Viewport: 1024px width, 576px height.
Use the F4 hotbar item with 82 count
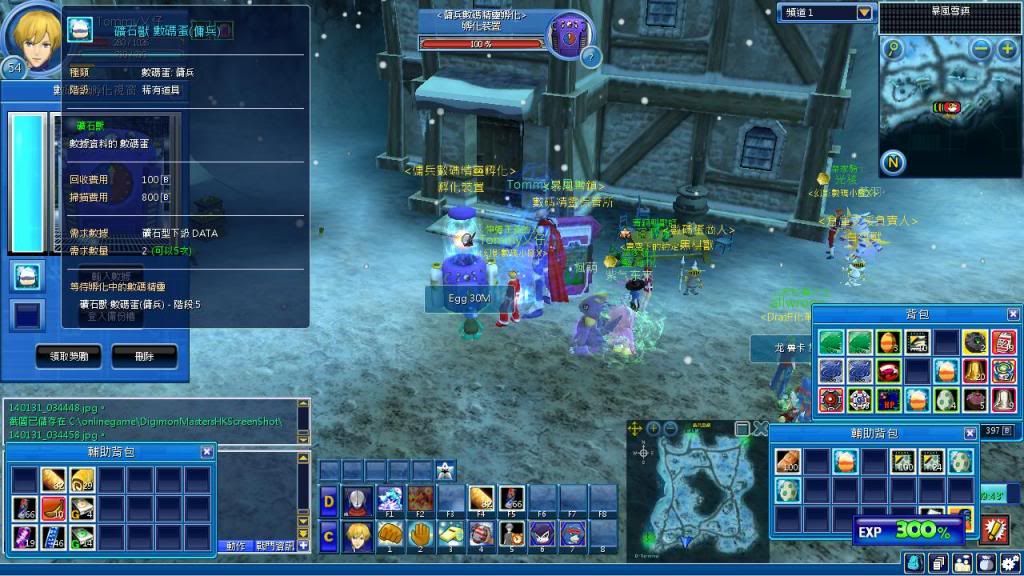(x=481, y=499)
